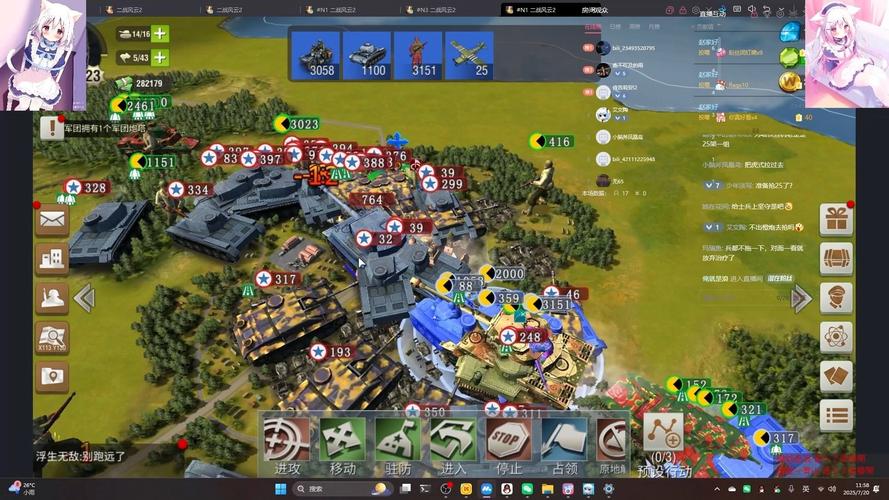Open the mail envelope icon

pyautogui.click(x=52, y=220)
